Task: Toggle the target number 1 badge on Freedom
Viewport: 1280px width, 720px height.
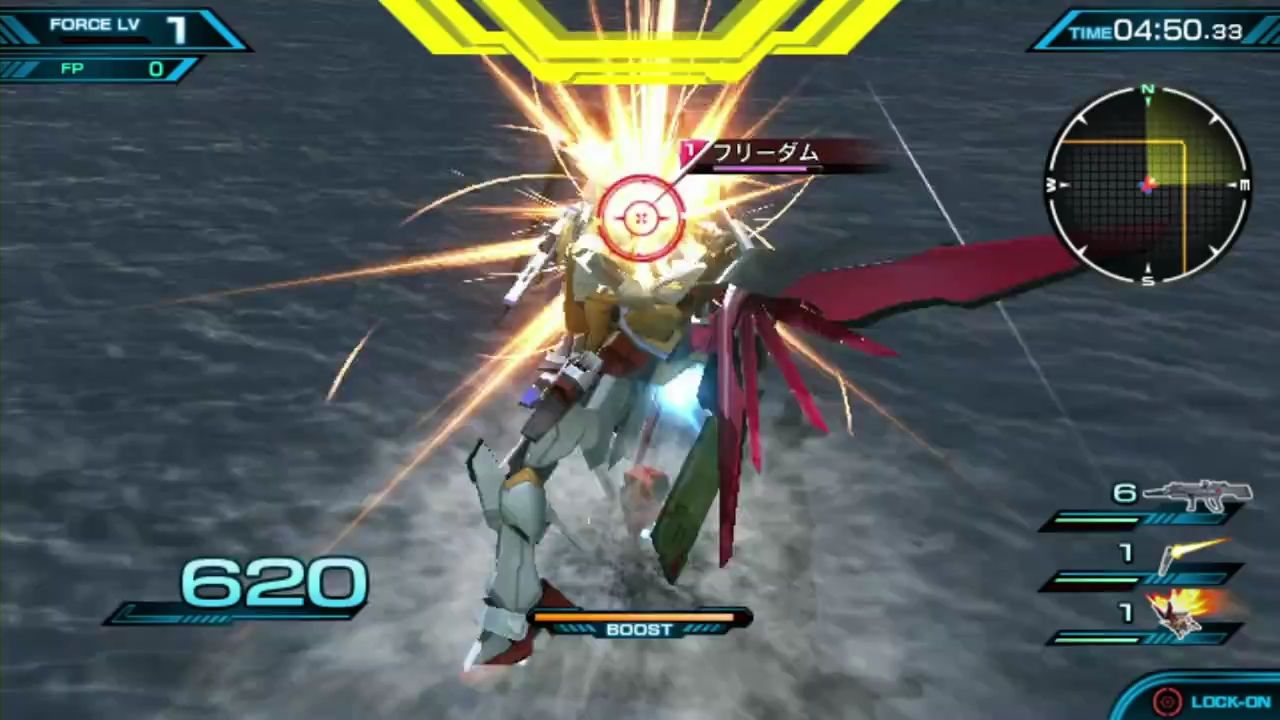Action: pyautogui.click(x=691, y=152)
